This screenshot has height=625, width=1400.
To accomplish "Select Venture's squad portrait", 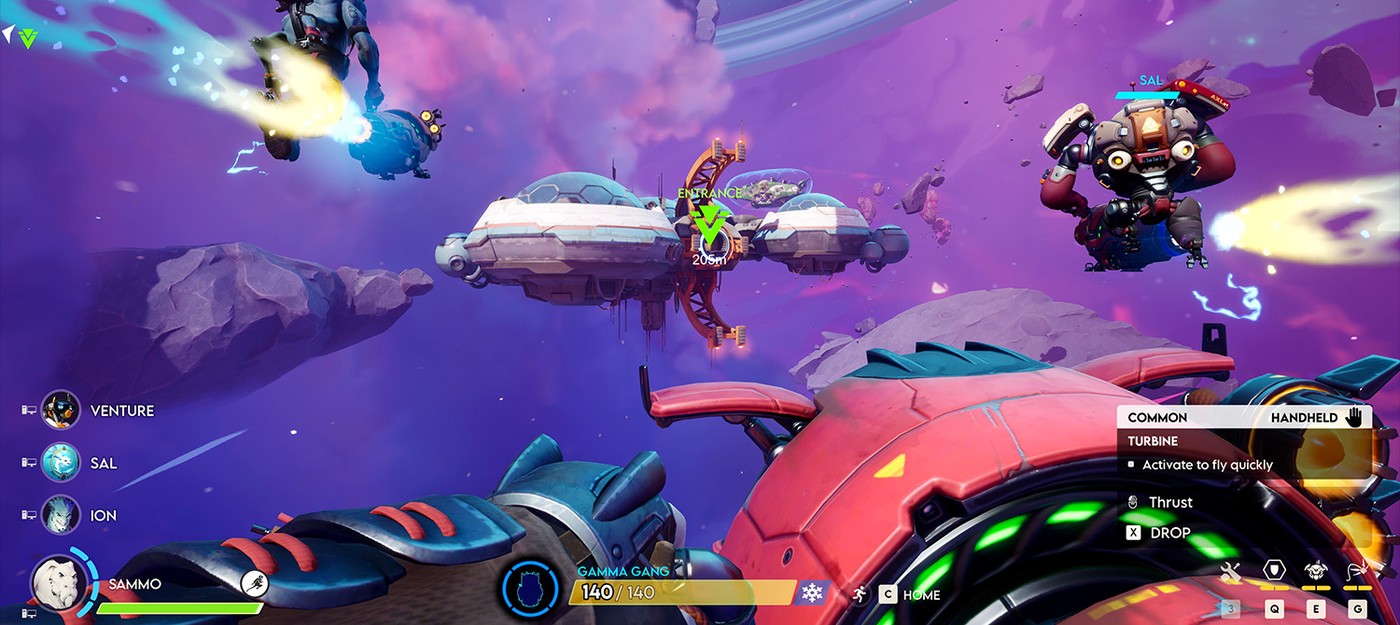I will tap(61, 410).
